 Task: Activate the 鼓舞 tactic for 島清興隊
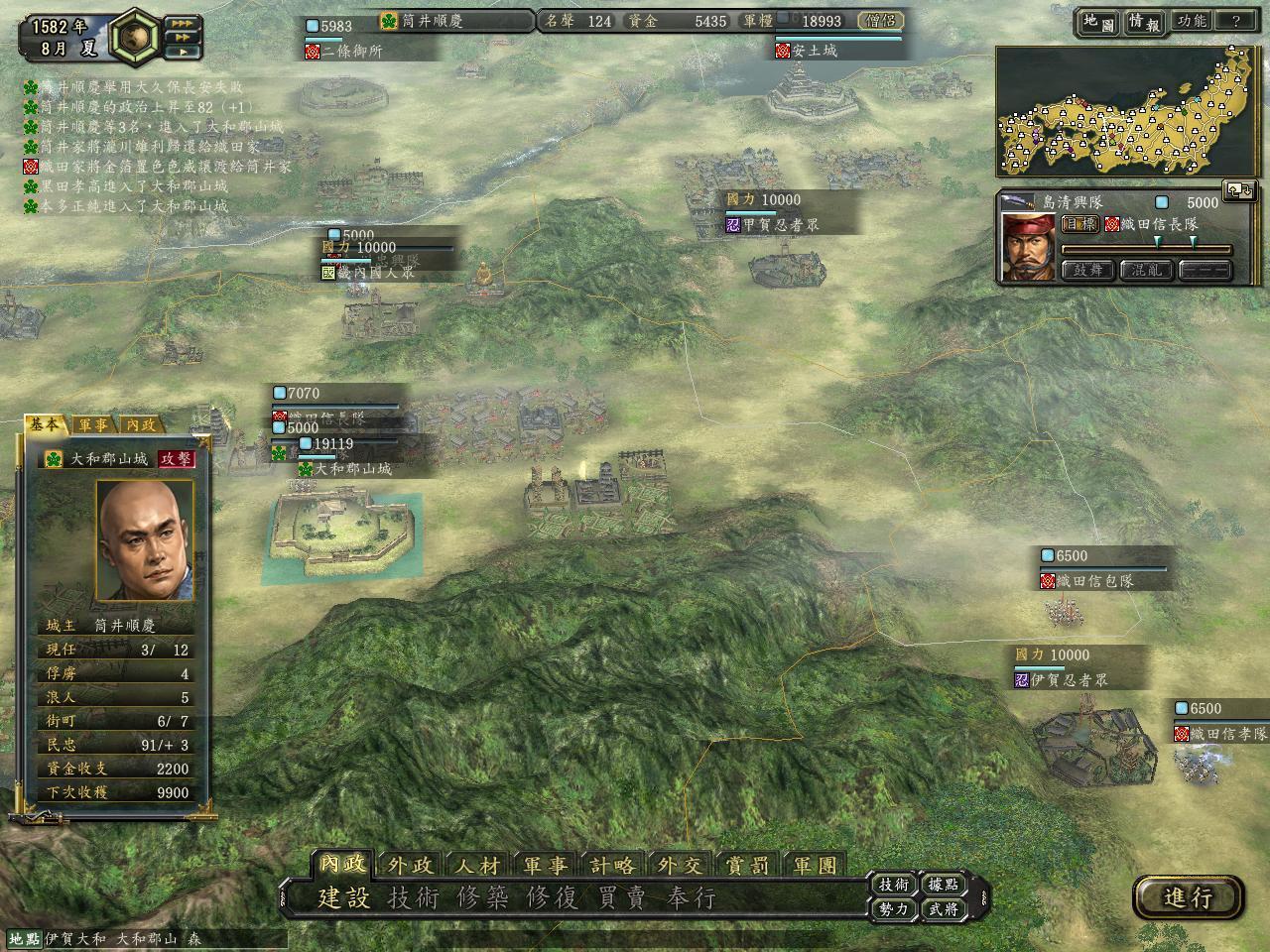[1088, 270]
